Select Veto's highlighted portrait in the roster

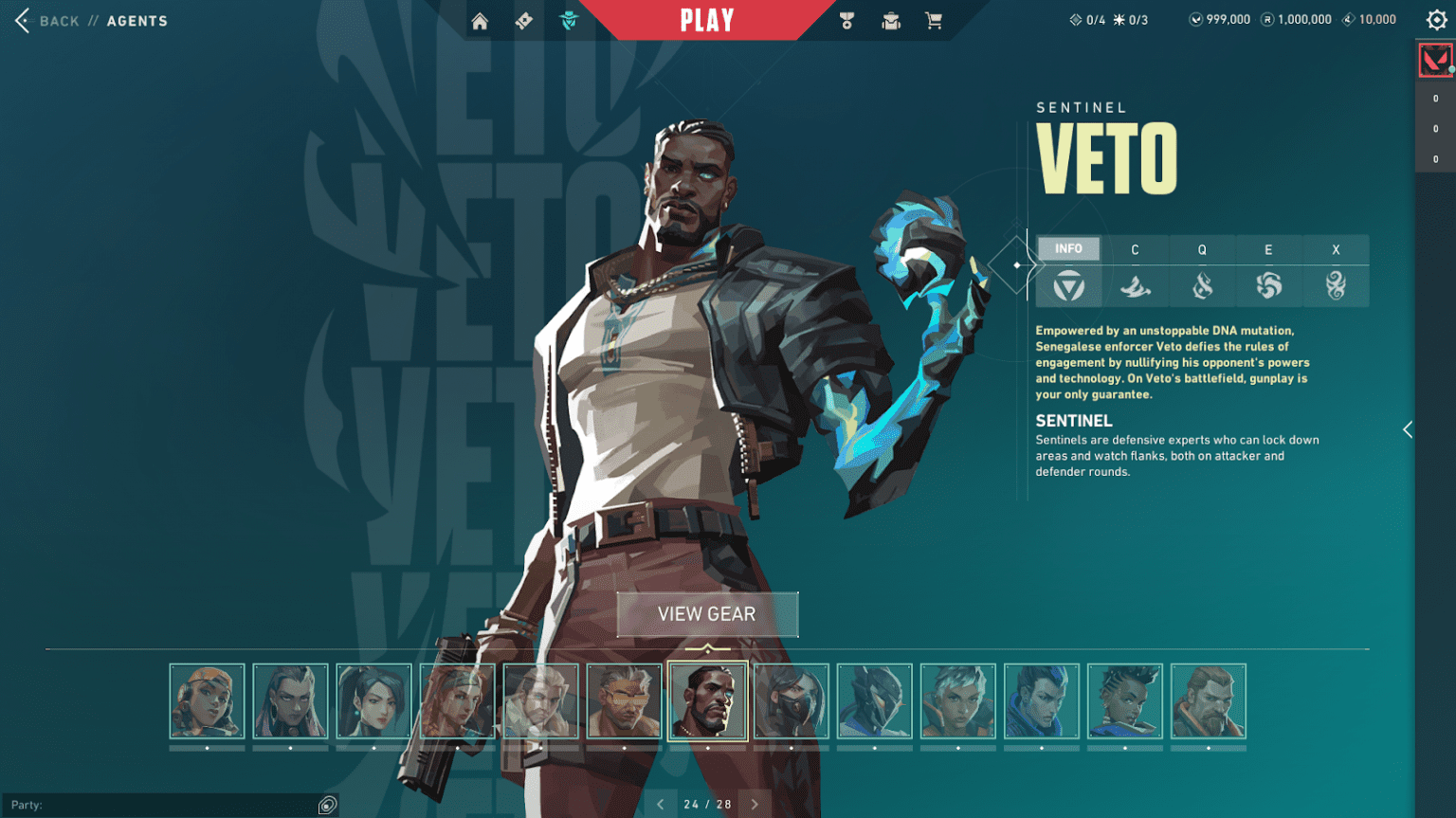point(708,700)
